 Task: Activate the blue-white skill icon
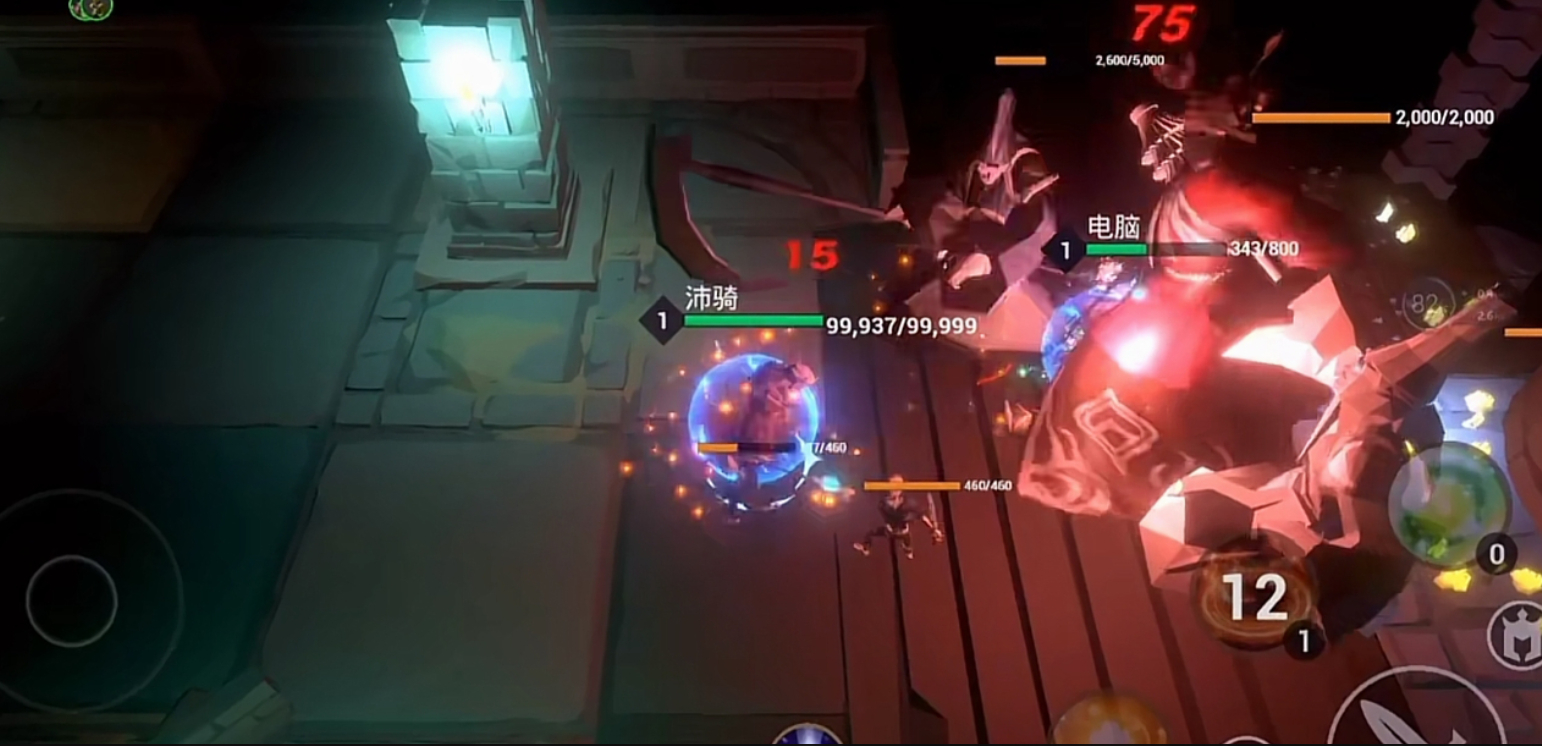pyautogui.click(x=808, y=736)
